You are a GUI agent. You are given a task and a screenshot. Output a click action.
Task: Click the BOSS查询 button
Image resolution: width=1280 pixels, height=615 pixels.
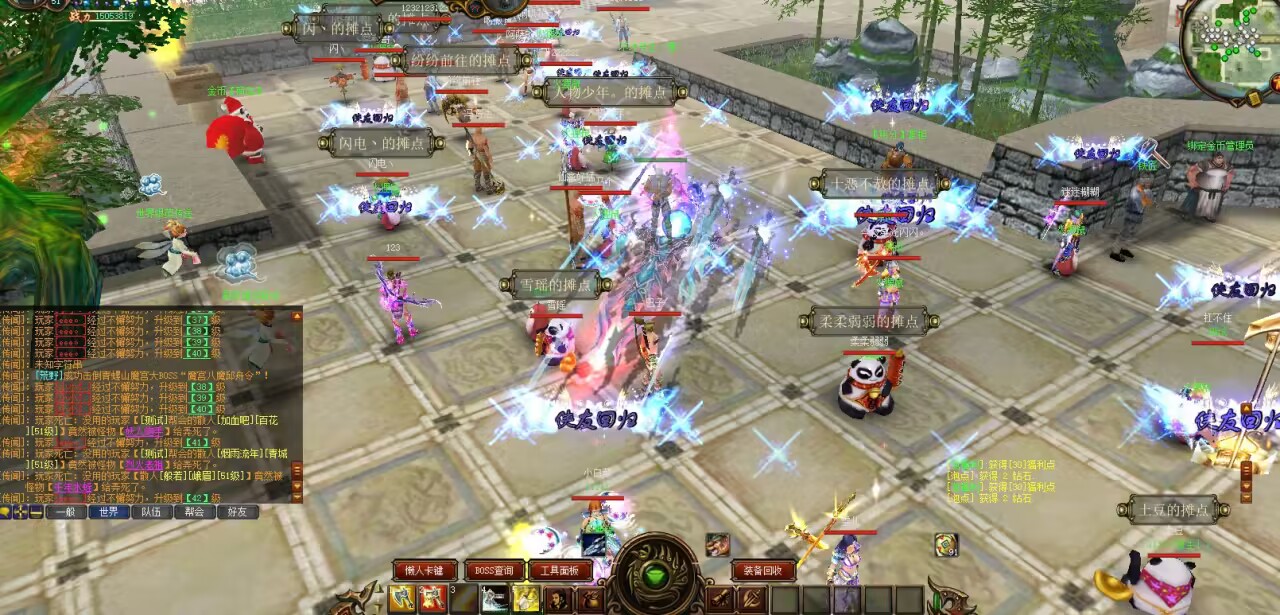pos(493,570)
